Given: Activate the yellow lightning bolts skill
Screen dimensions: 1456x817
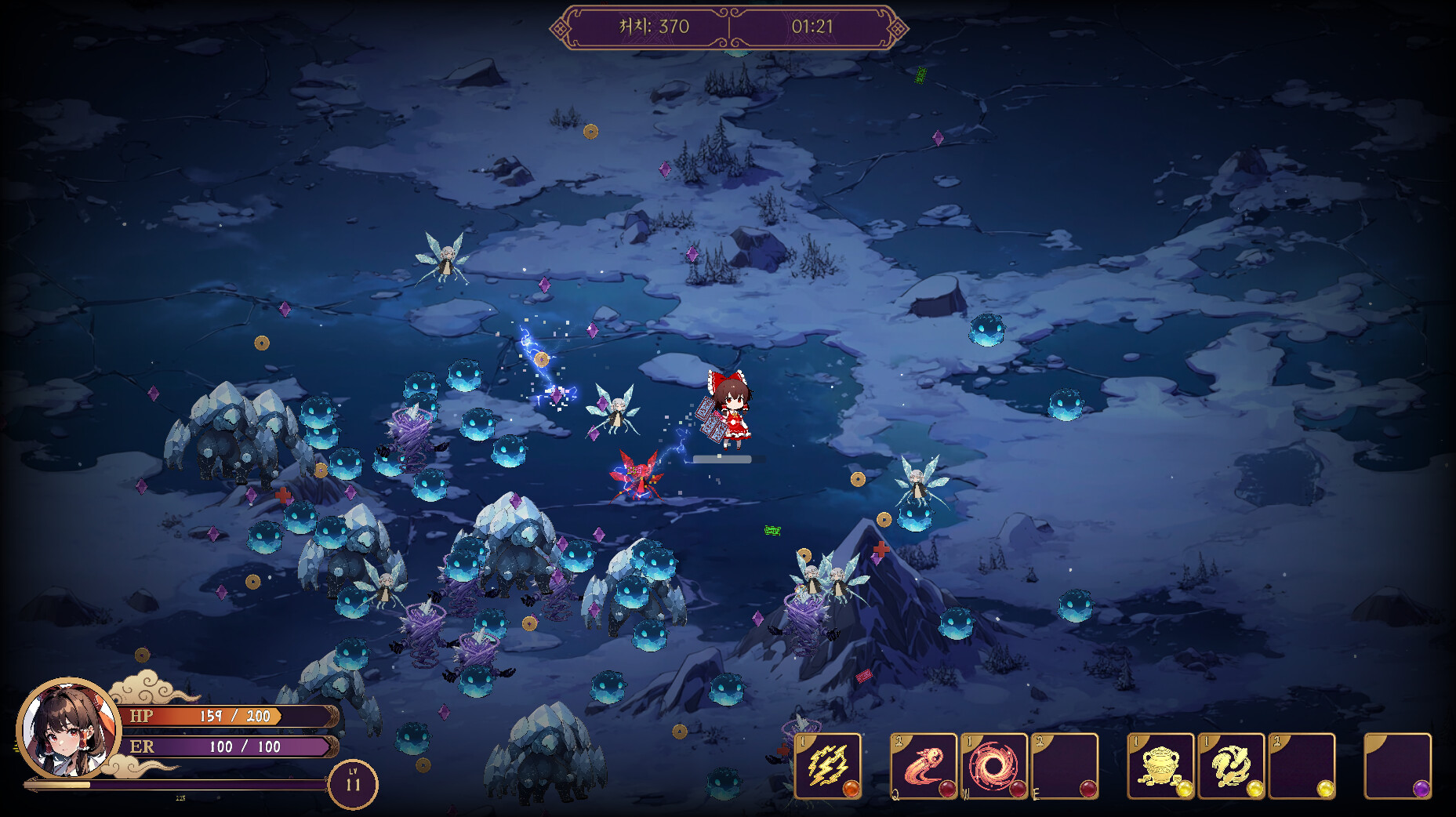Looking at the screenshot, I should click(x=828, y=765).
